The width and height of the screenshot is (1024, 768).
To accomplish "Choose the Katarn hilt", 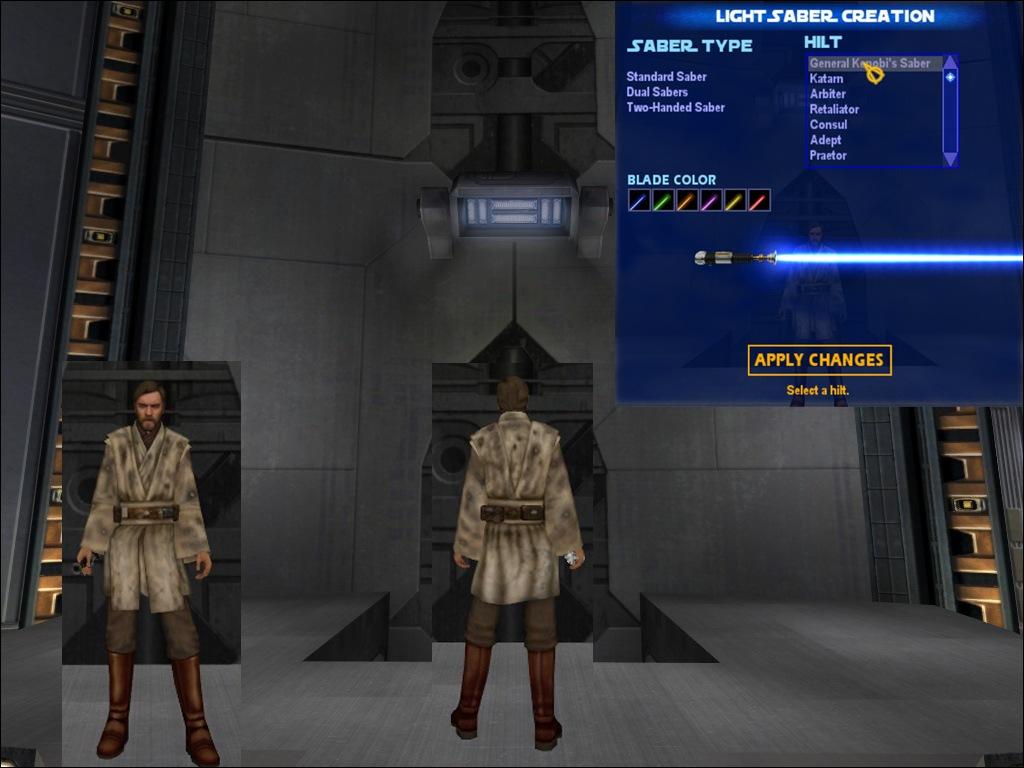I will pos(826,79).
